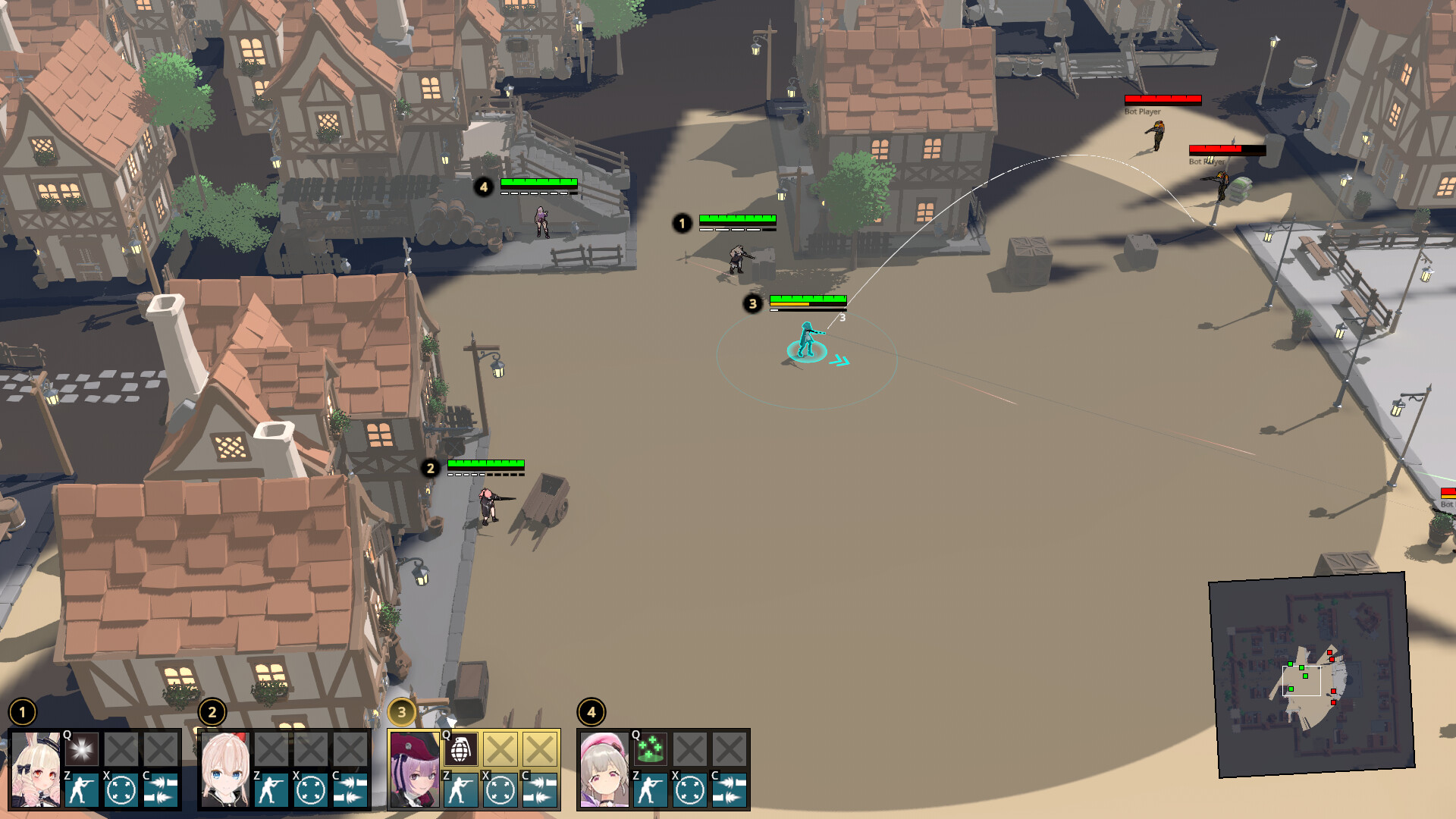The height and width of the screenshot is (819, 1456).
Task: Click the empty locked slot beside unit 3's grenade
Action: pyautogui.click(x=504, y=751)
